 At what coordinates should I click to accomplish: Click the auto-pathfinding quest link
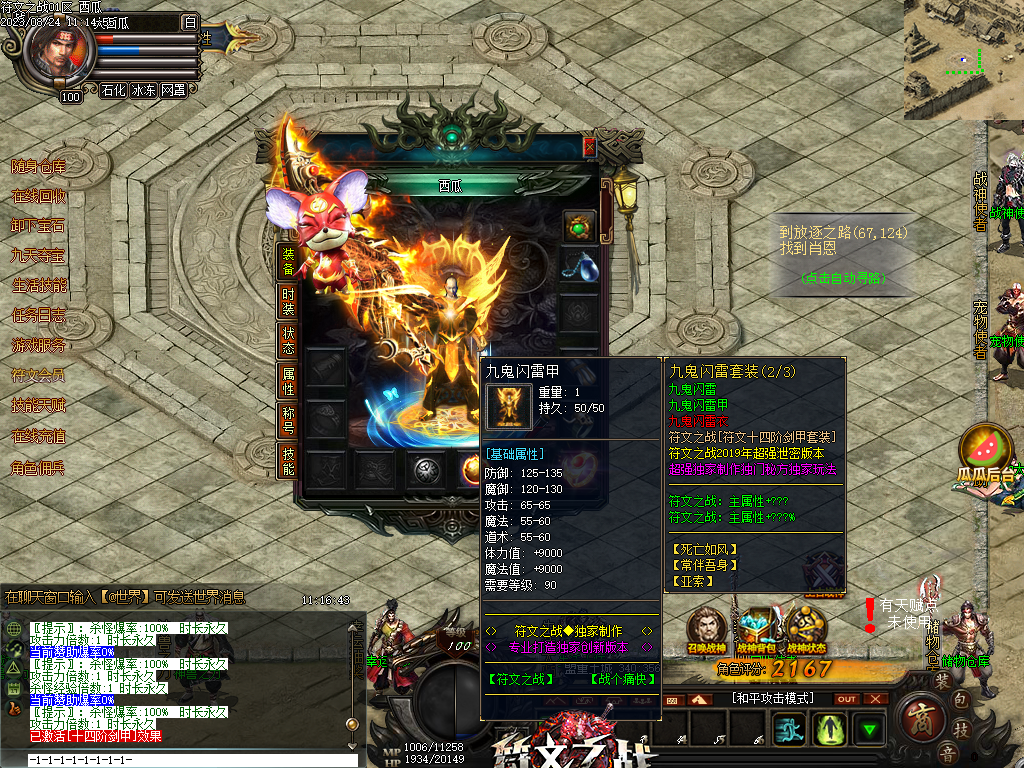pyautogui.click(x=843, y=278)
